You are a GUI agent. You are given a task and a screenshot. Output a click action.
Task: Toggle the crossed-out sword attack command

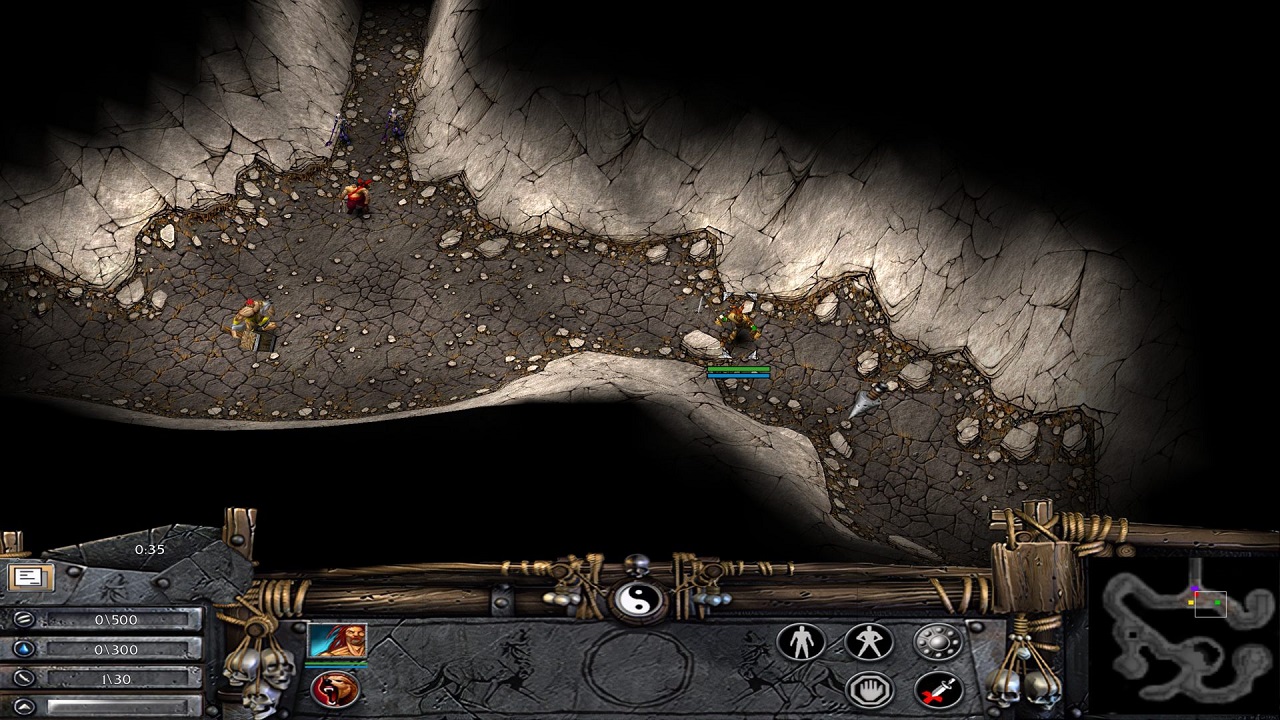(937, 689)
